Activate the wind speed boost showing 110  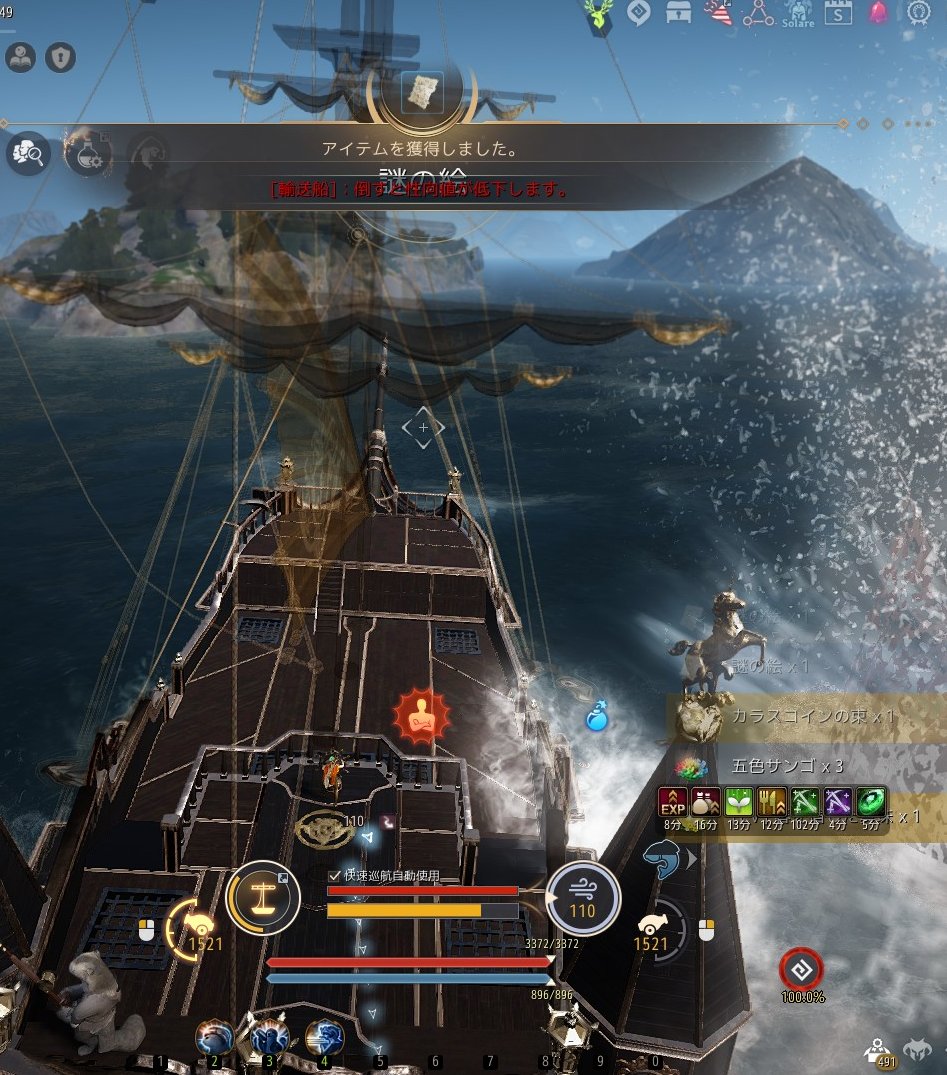[582, 897]
